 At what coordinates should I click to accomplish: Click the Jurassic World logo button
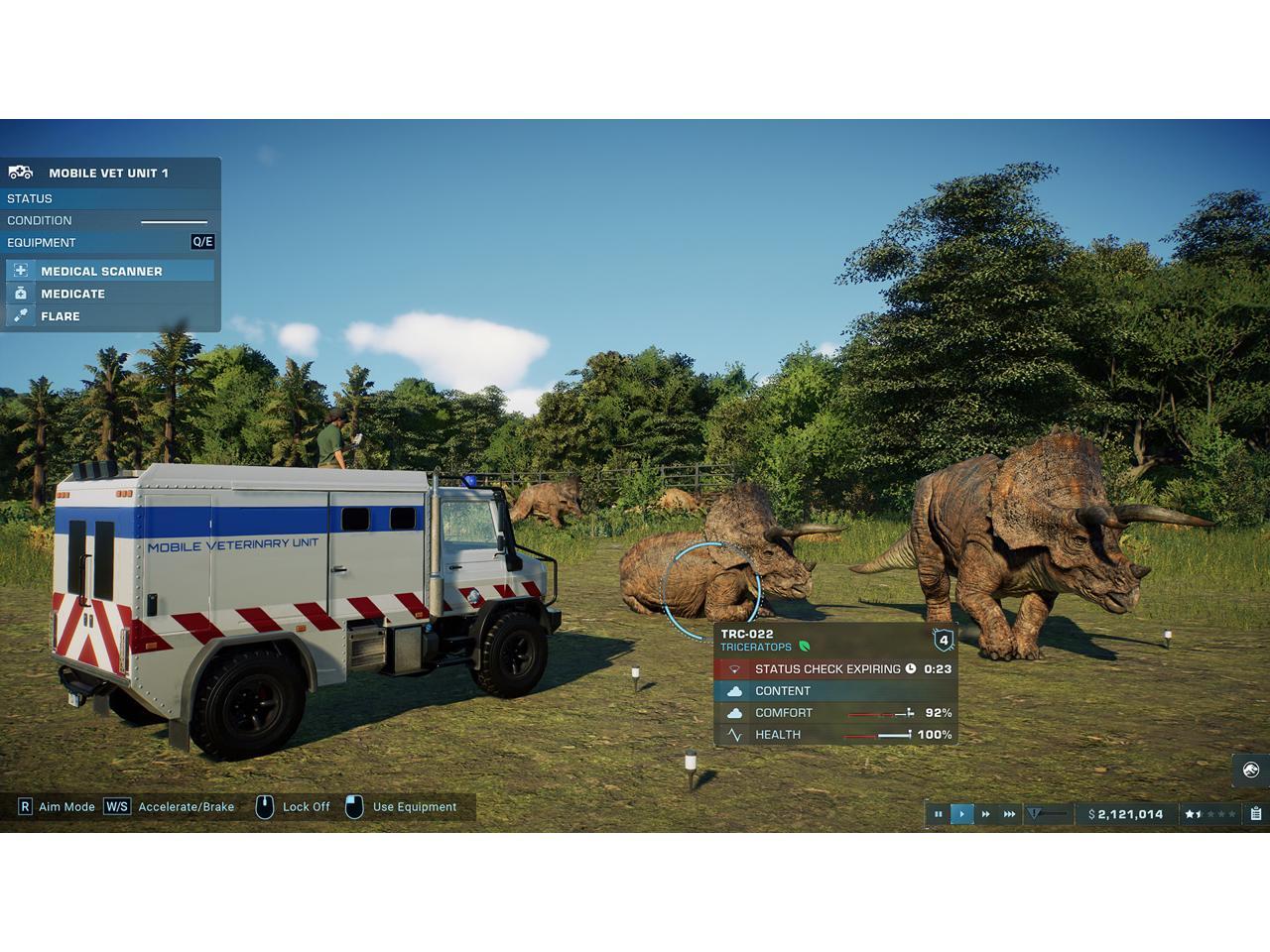point(1250,770)
